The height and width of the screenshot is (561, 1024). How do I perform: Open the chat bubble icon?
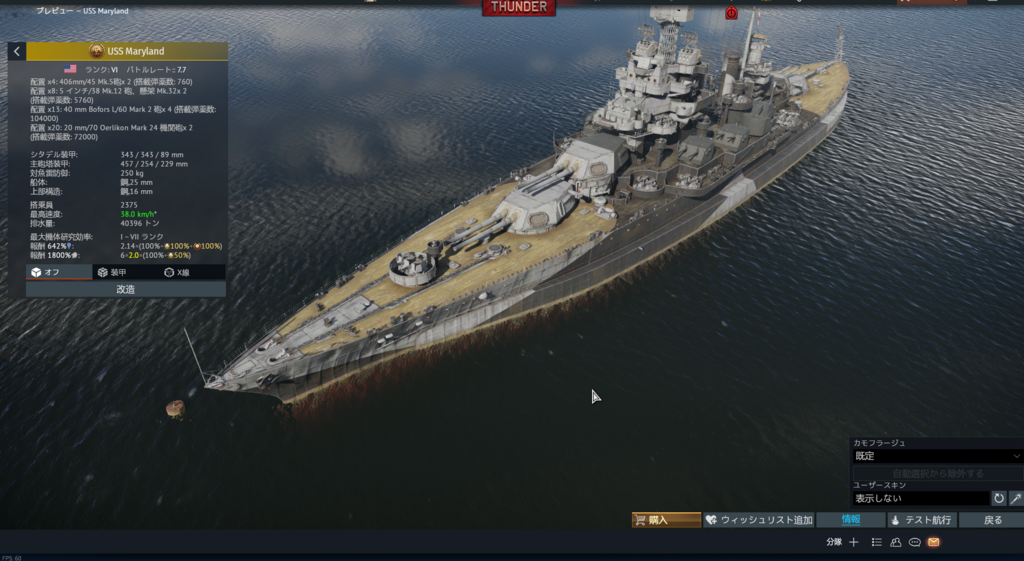coord(914,542)
